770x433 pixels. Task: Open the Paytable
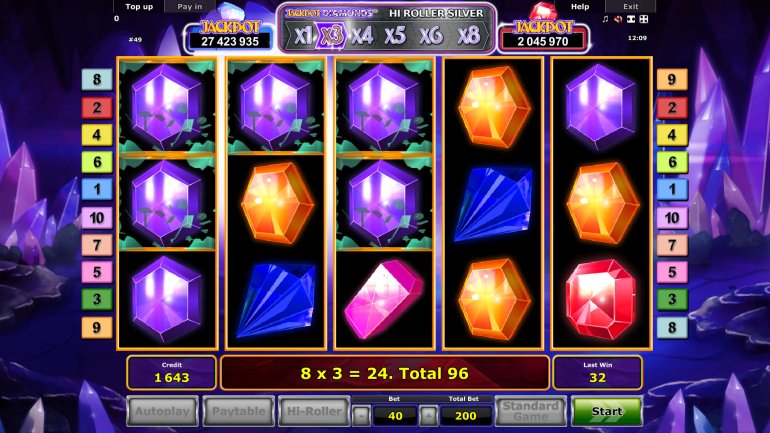click(x=239, y=411)
